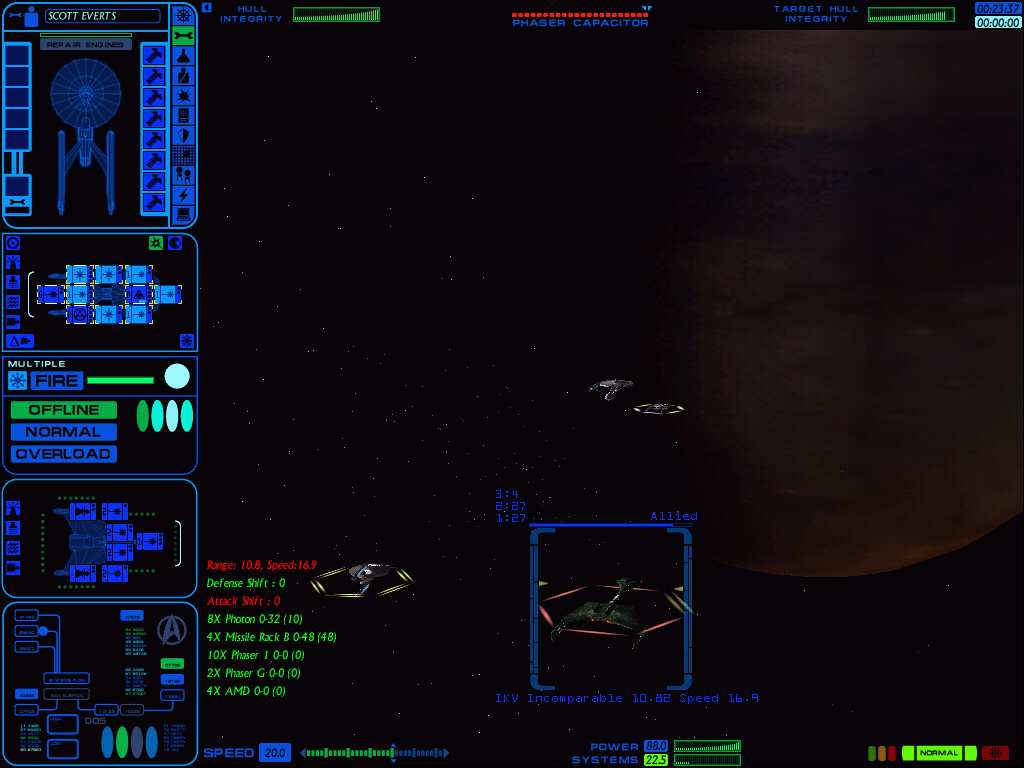This screenshot has width=1024, height=768.
Task: Open the explosion icon tab
Action: (183, 95)
